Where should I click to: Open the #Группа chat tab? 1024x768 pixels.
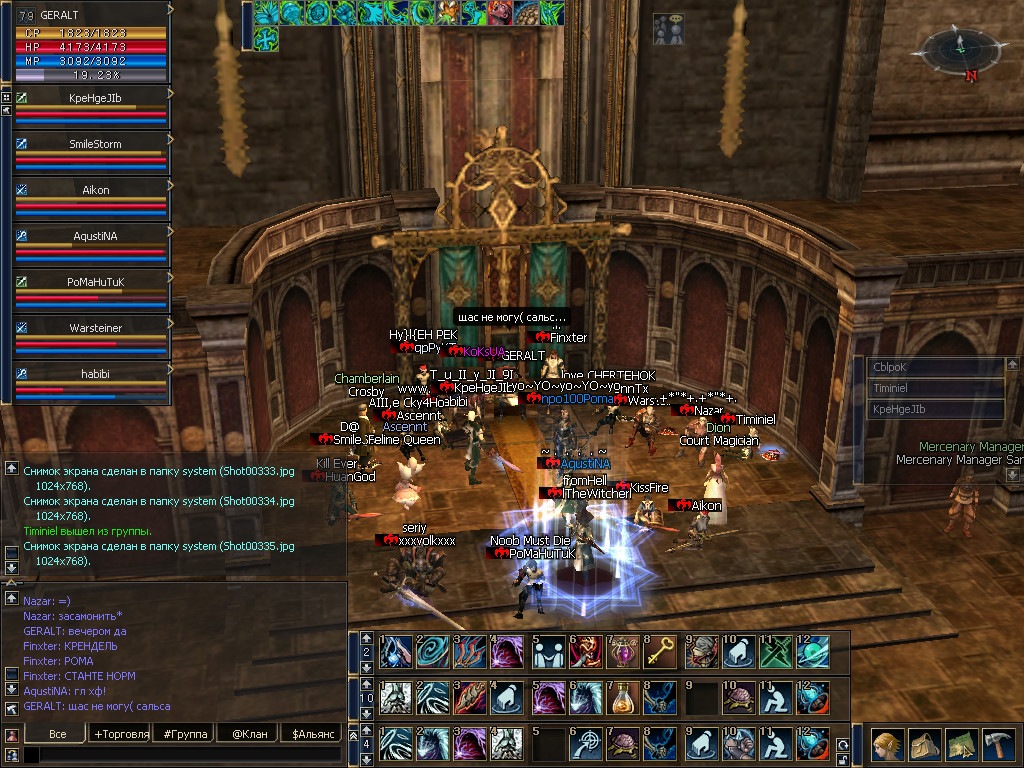click(185, 734)
